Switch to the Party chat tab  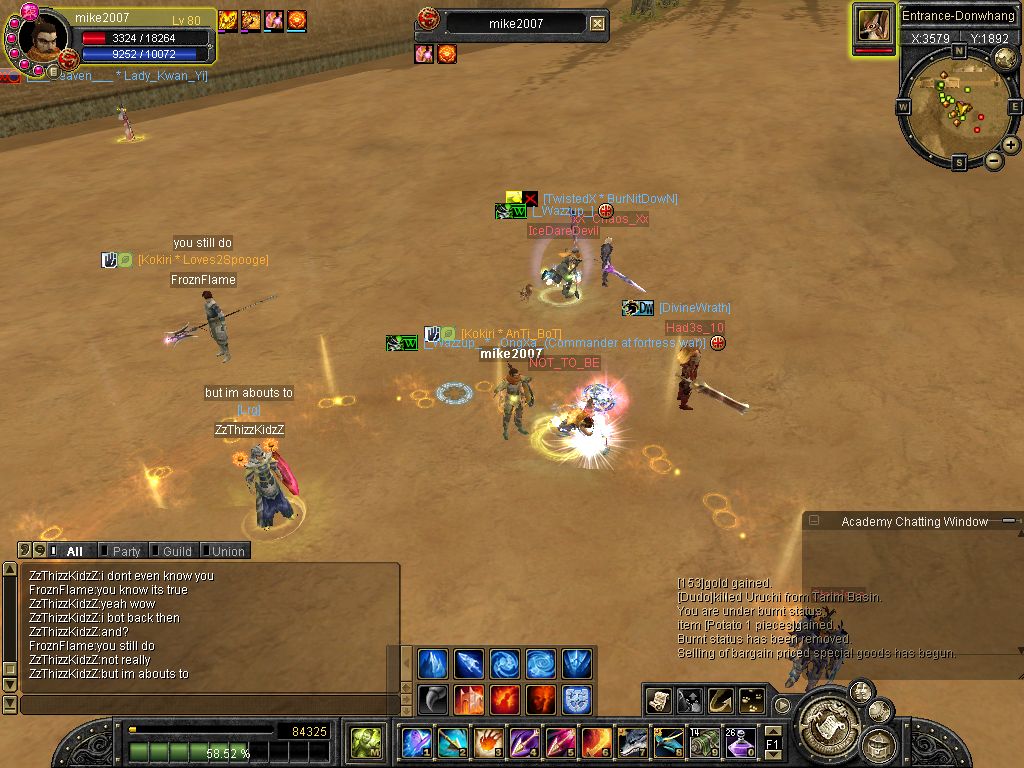coord(125,551)
